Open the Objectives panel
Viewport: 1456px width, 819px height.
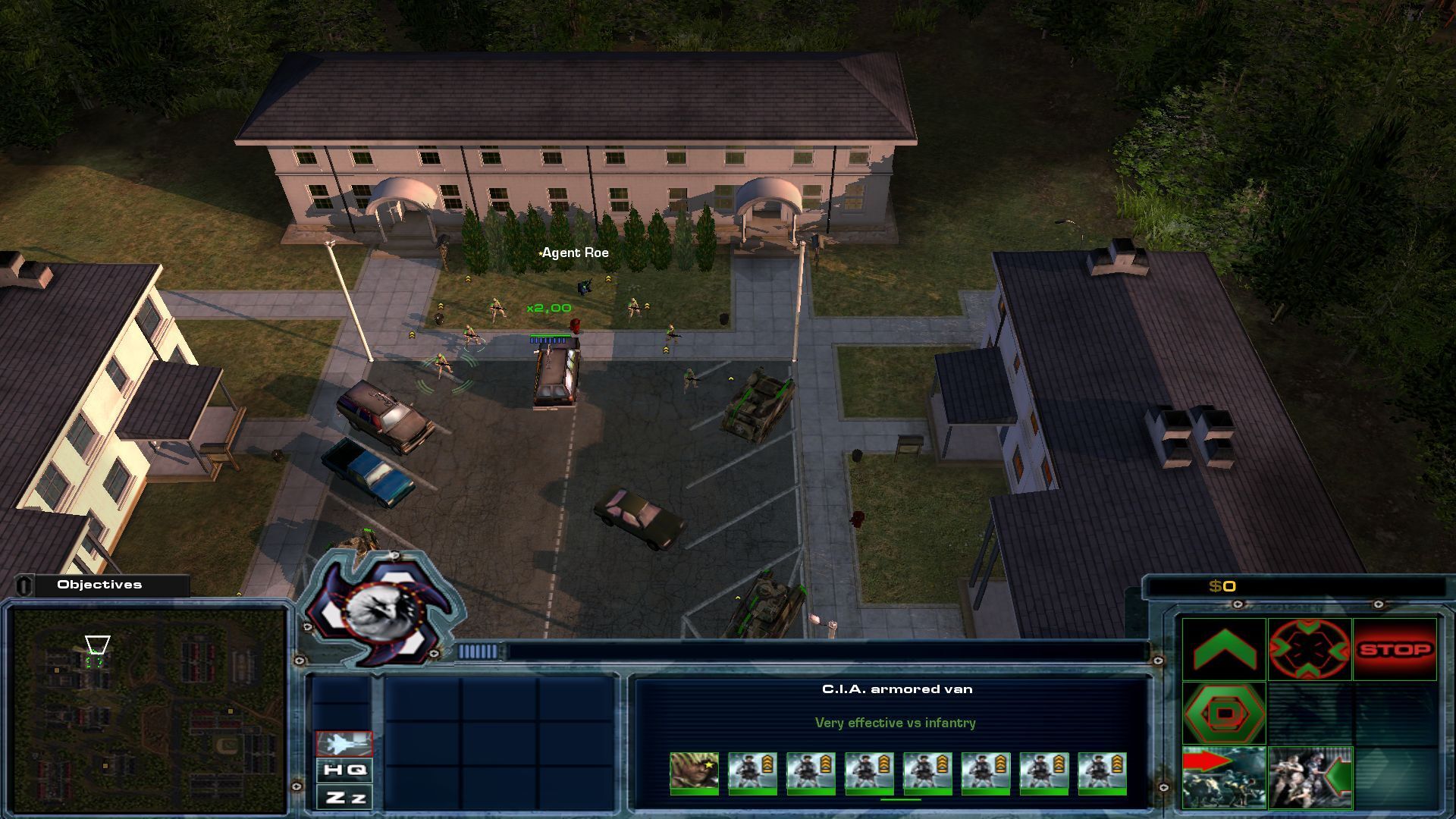pos(100,585)
